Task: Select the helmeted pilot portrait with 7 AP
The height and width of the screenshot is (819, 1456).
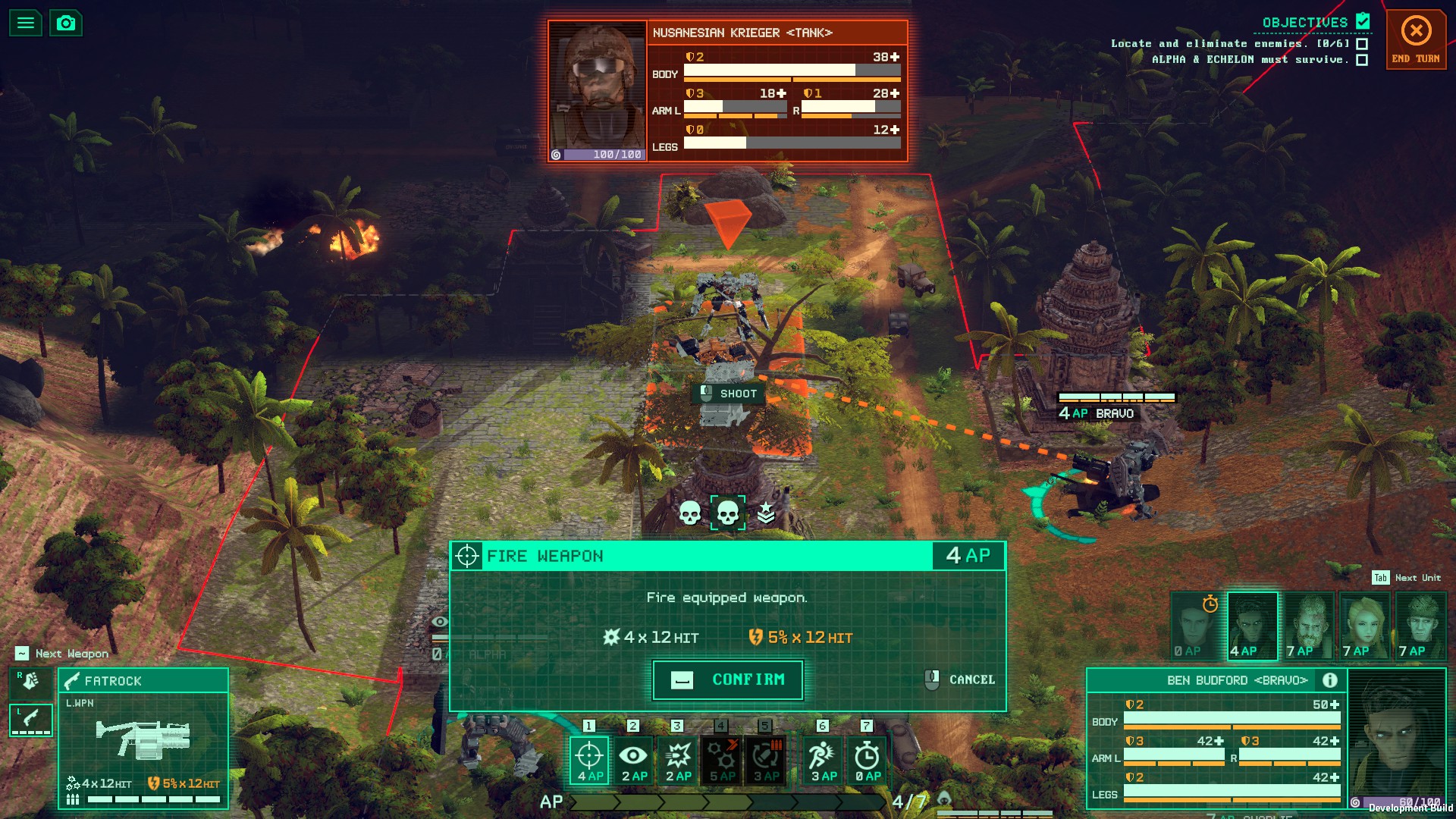Action: (x=1420, y=626)
